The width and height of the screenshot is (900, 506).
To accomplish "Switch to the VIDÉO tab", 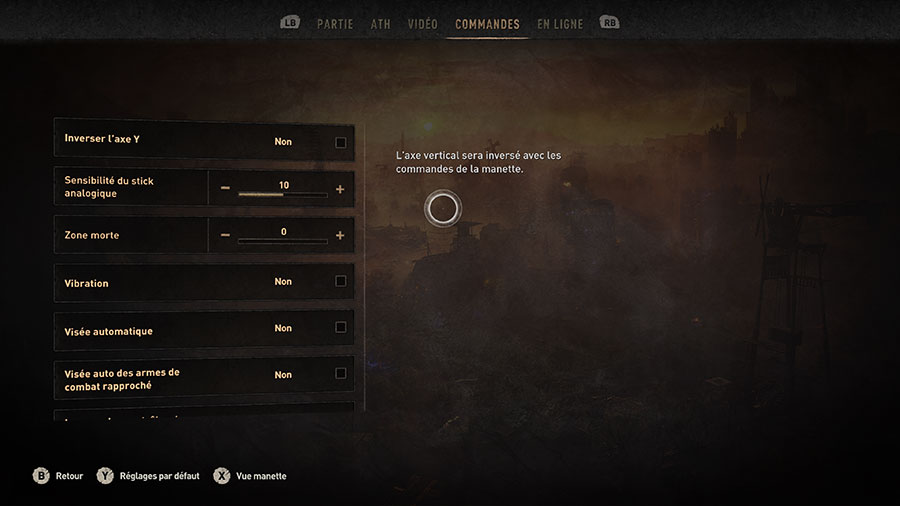I will 422,24.
